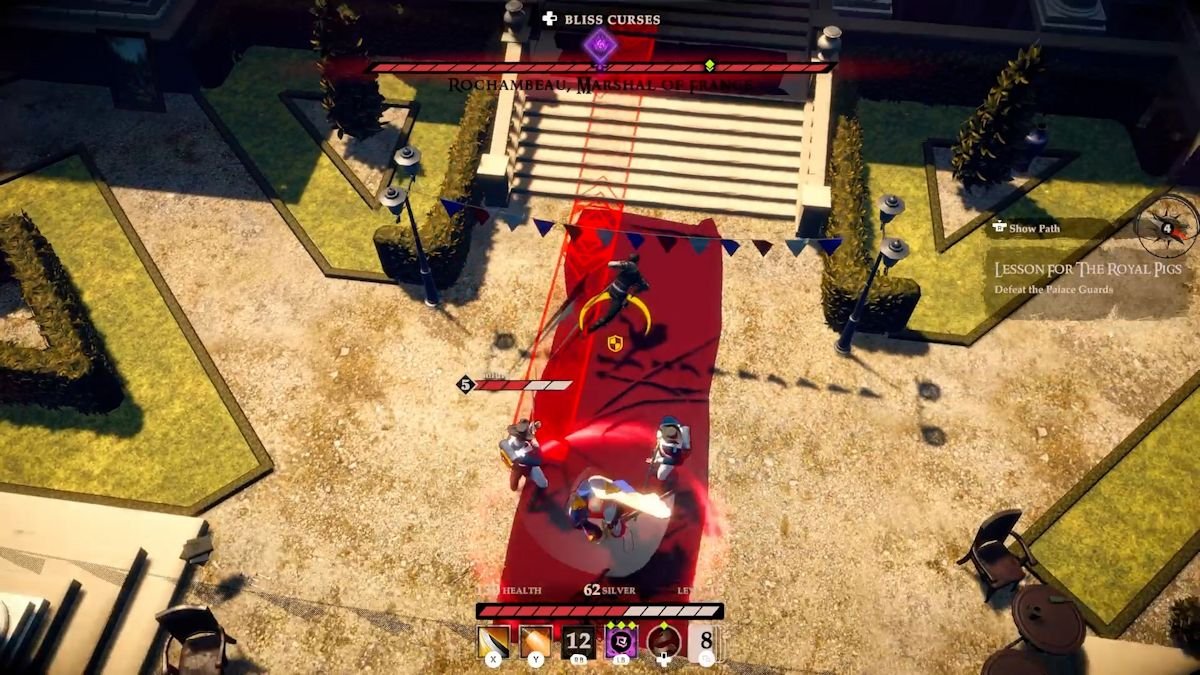Viewport: 1200px width, 675px height.
Task: Click the ability slot showing 12
Action: 579,641
